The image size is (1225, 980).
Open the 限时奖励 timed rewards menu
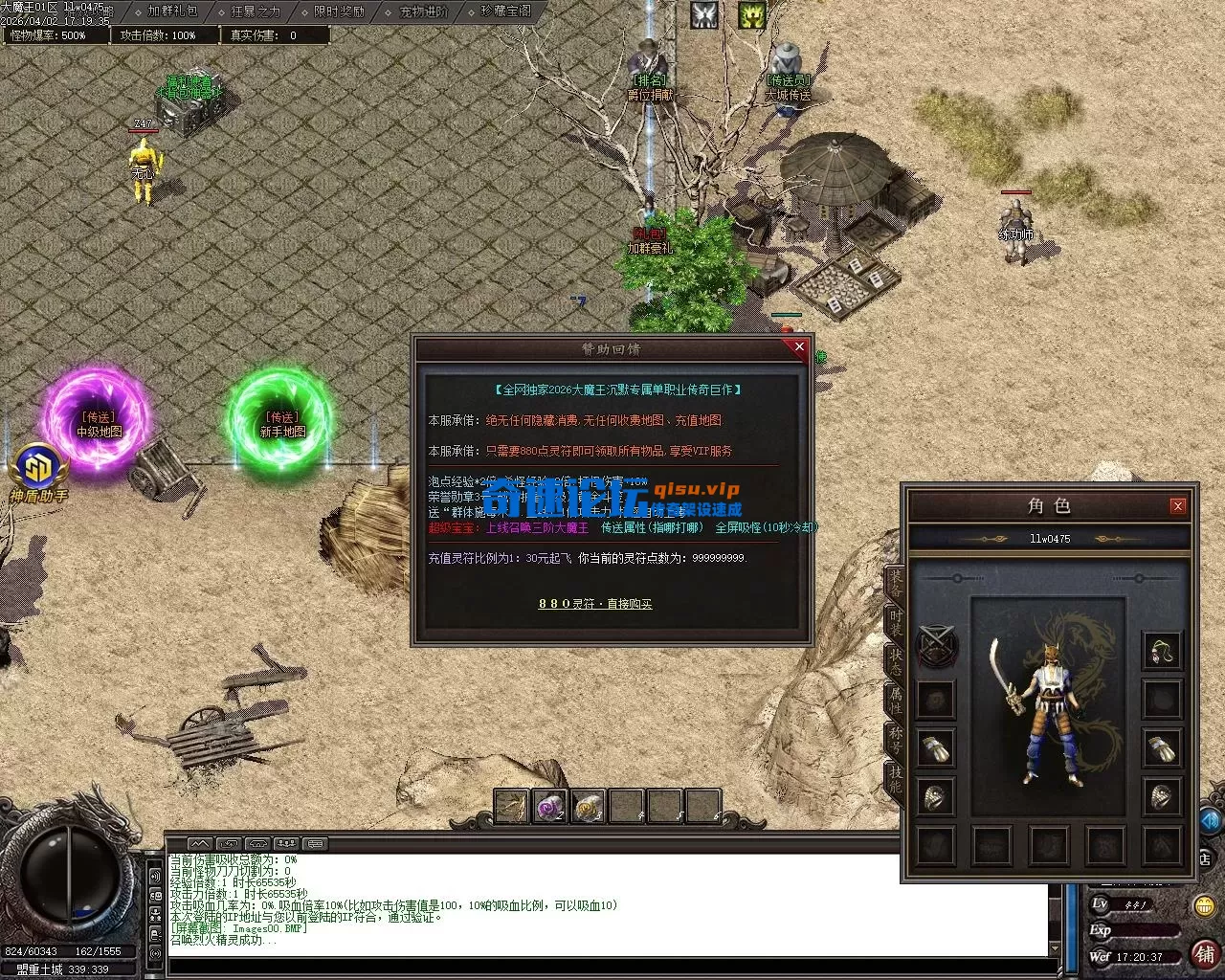(x=339, y=11)
